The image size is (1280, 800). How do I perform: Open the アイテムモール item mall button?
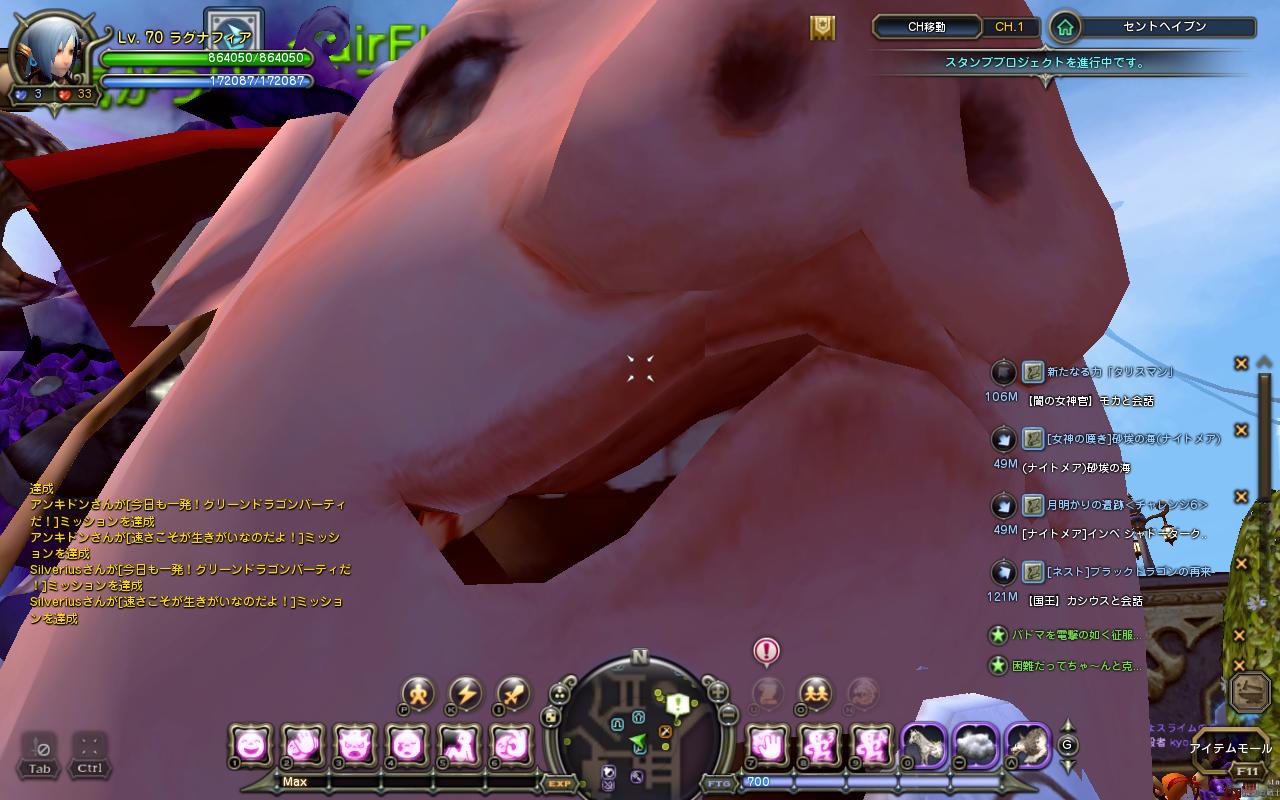click(x=1230, y=748)
